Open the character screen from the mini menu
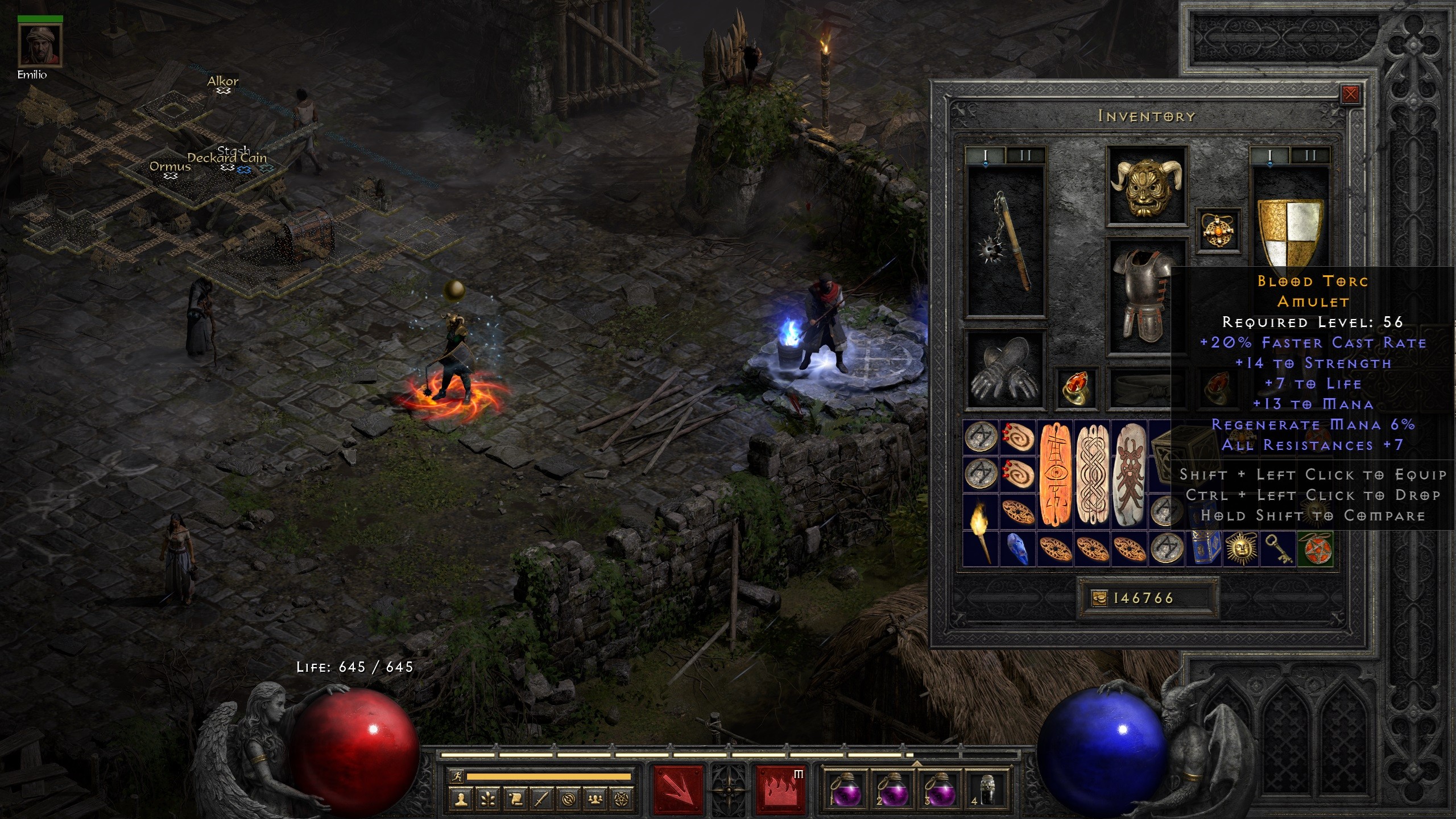The image size is (1456, 819). point(461,800)
